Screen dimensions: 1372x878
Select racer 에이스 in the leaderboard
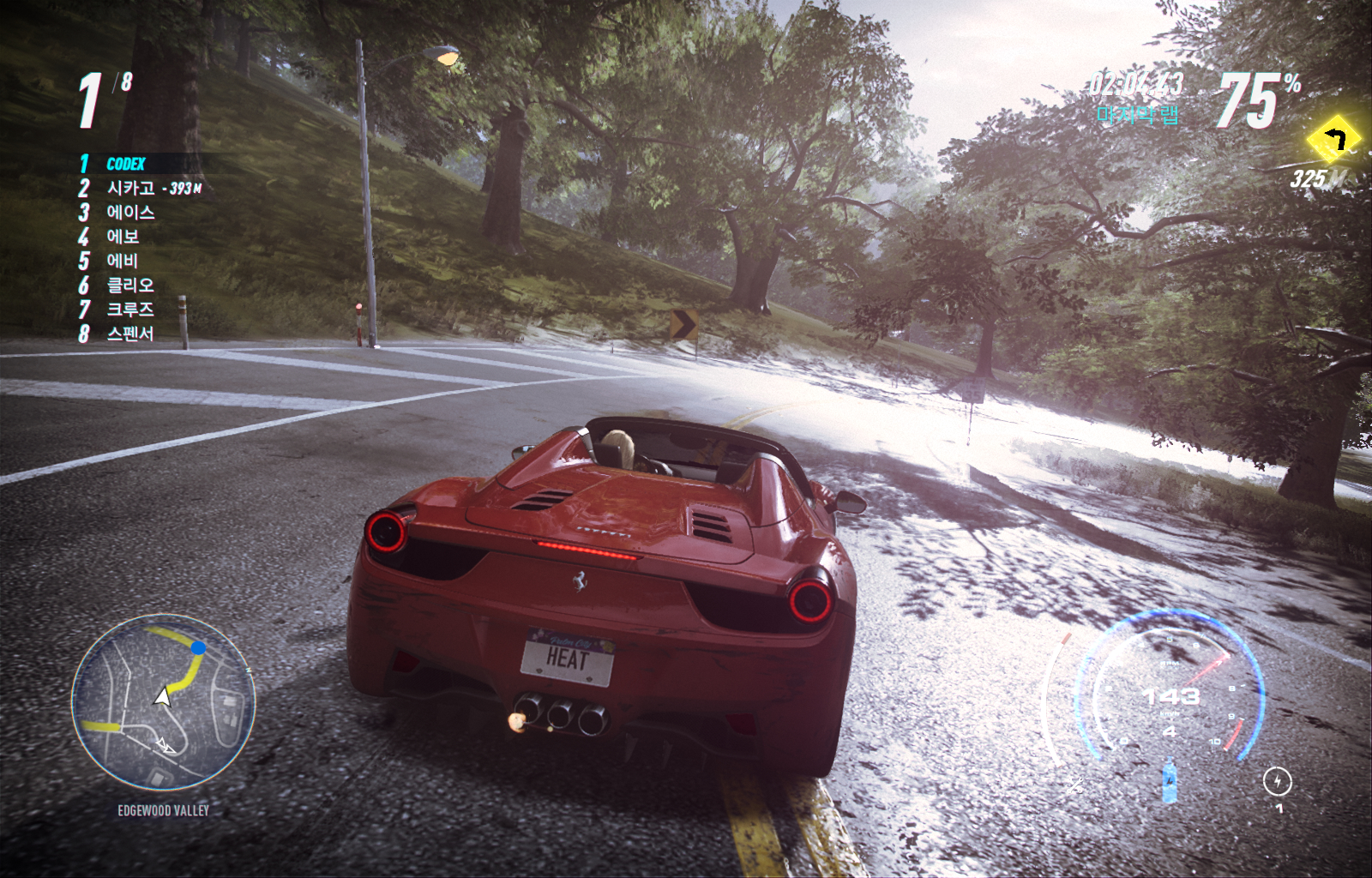point(130,212)
